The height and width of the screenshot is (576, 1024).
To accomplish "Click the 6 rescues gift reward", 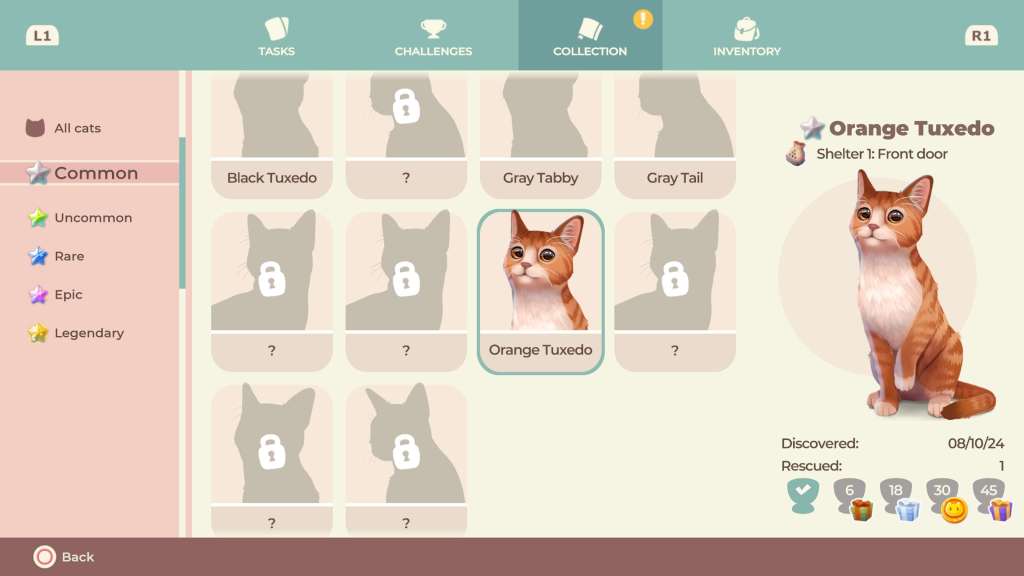I will pyautogui.click(x=852, y=498).
